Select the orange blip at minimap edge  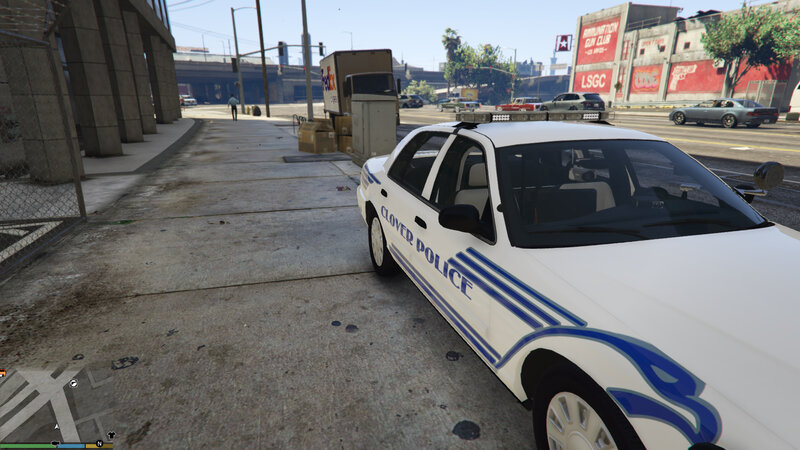(3, 373)
